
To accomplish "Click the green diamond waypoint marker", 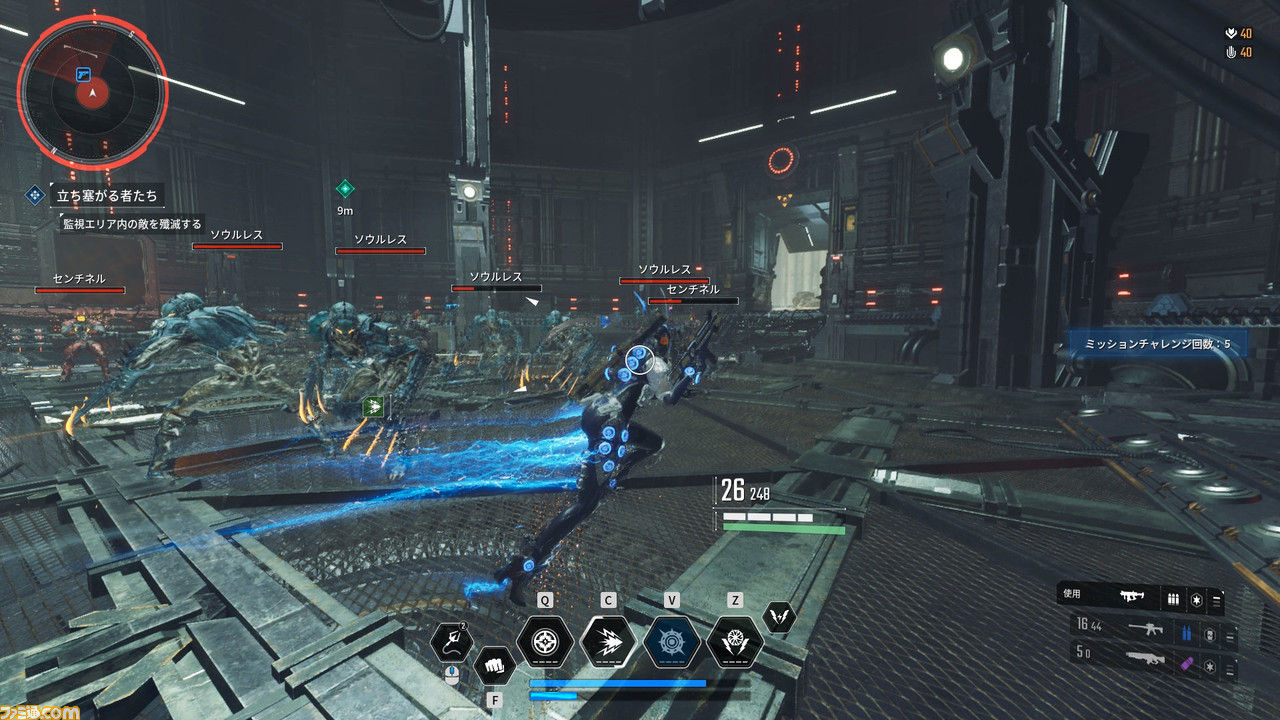I will (345, 188).
